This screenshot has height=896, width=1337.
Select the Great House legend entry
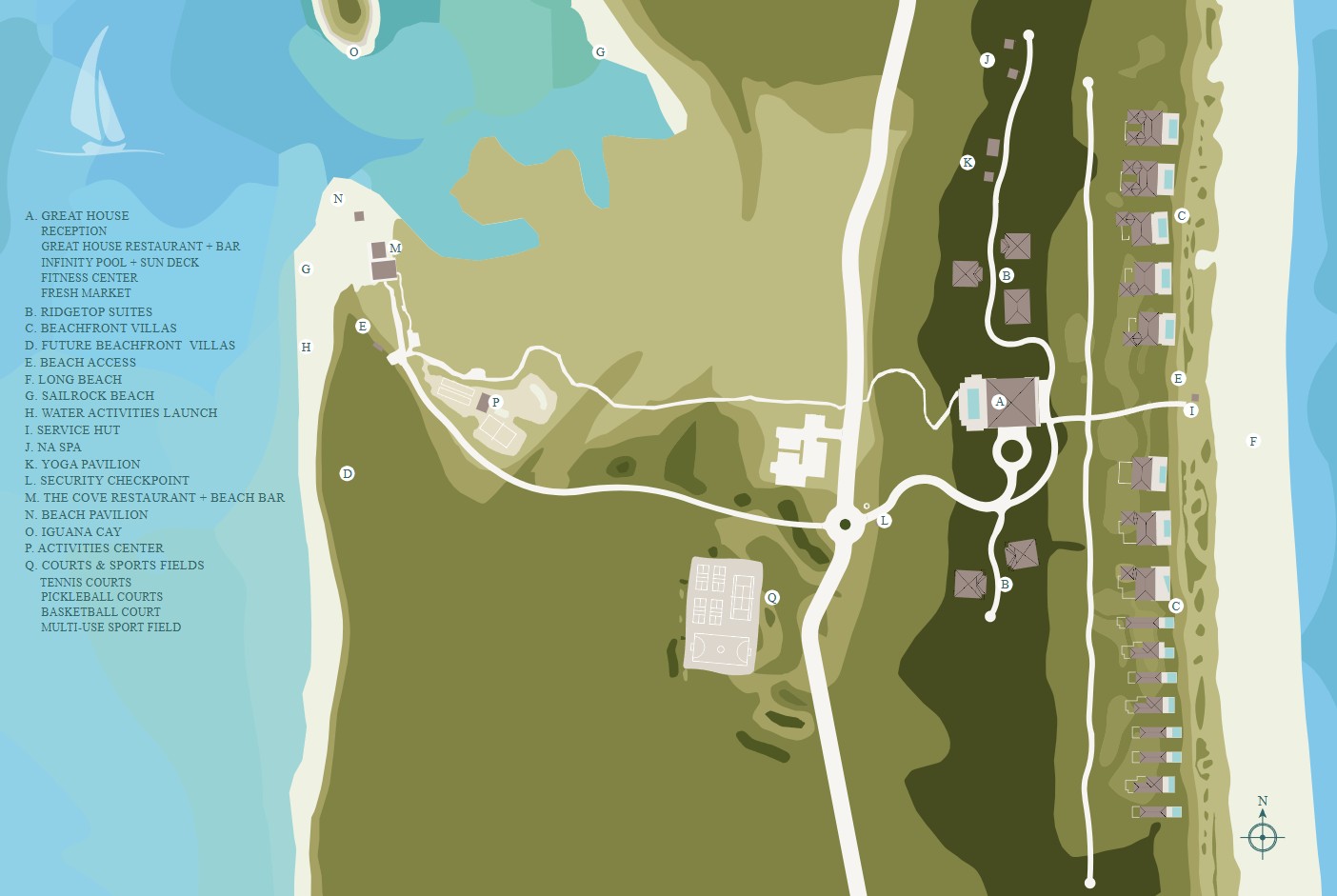[77, 216]
